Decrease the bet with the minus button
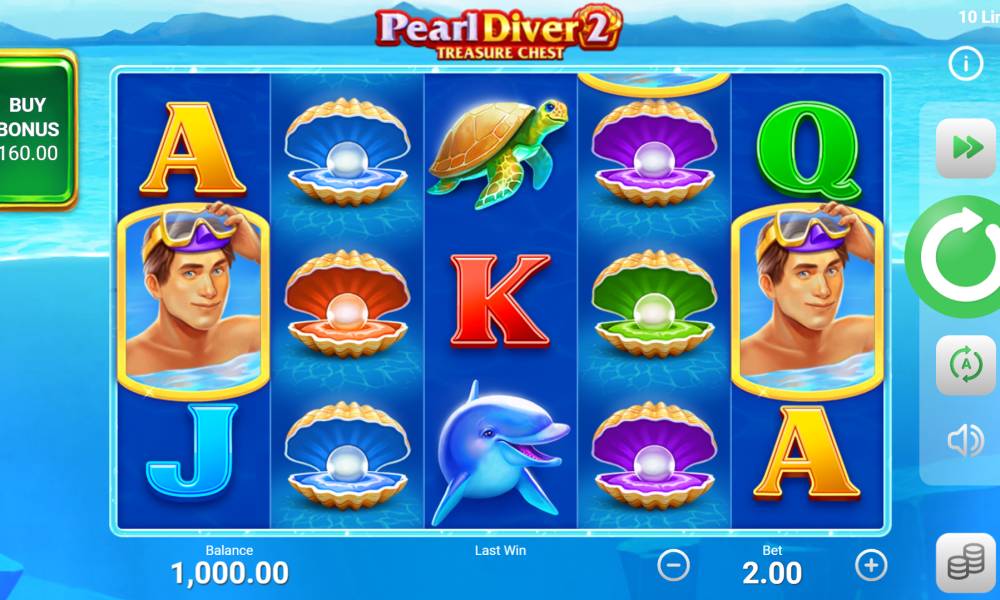This screenshot has height=600, width=1000. point(673,566)
